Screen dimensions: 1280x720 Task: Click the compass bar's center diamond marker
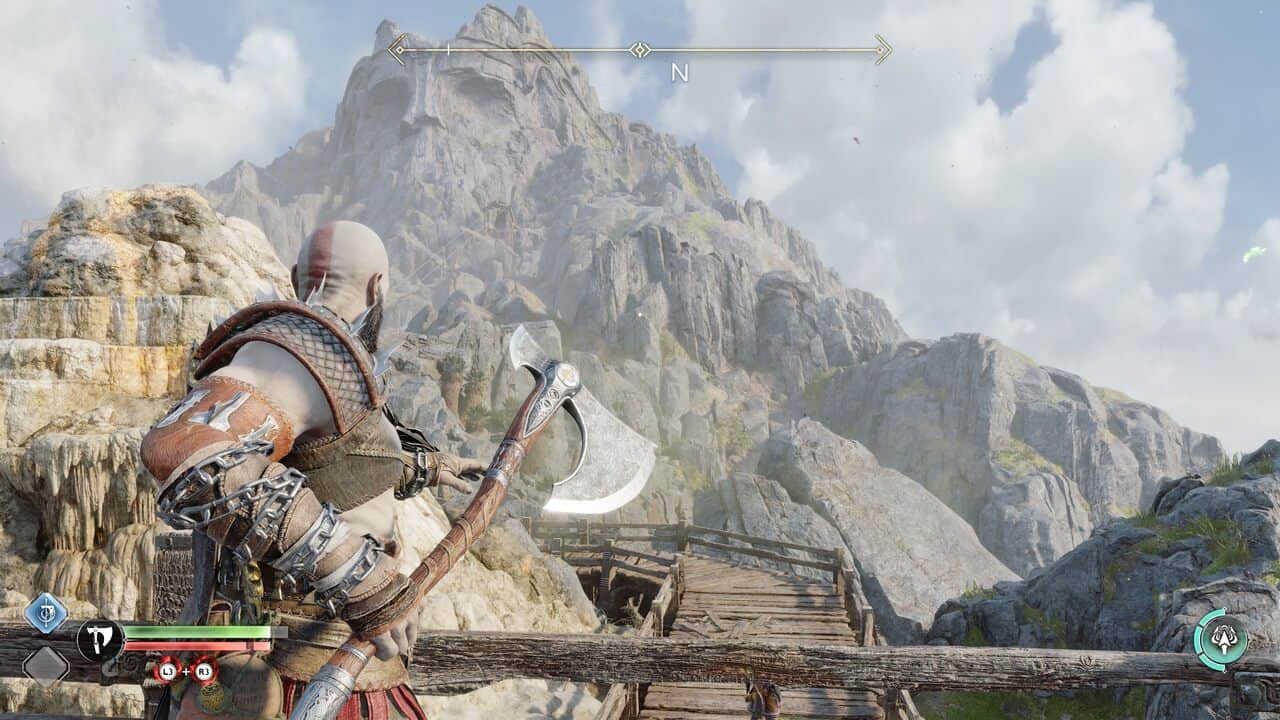[x=640, y=49]
